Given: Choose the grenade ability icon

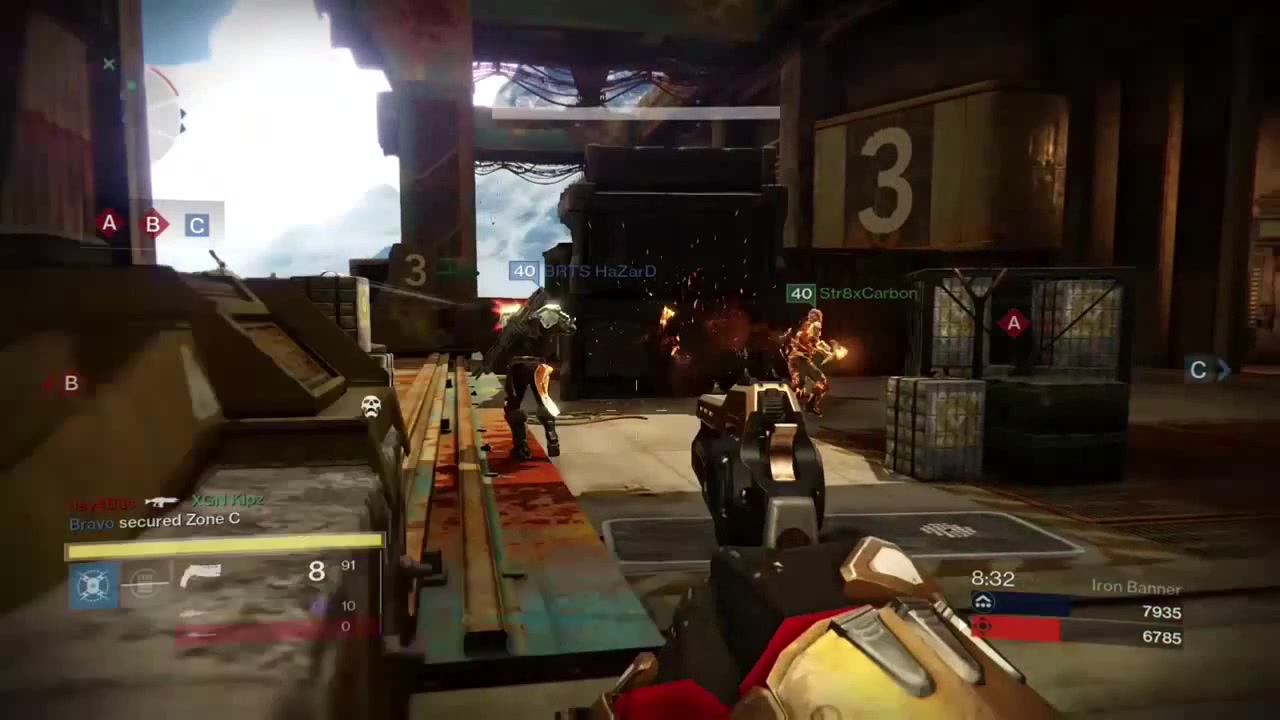Looking at the screenshot, I should pyautogui.click(x=146, y=581).
